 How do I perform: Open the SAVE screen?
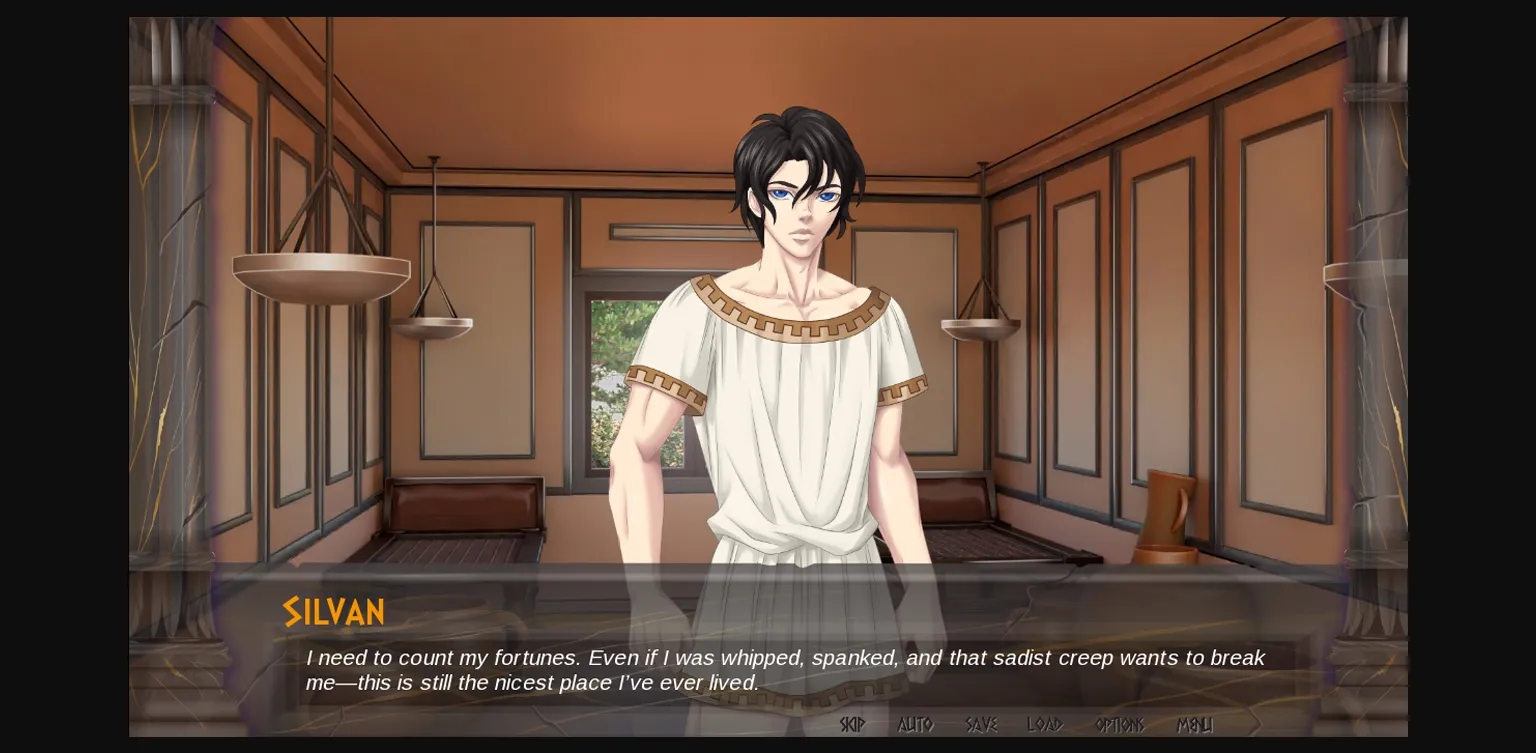[x=980, y=724]
